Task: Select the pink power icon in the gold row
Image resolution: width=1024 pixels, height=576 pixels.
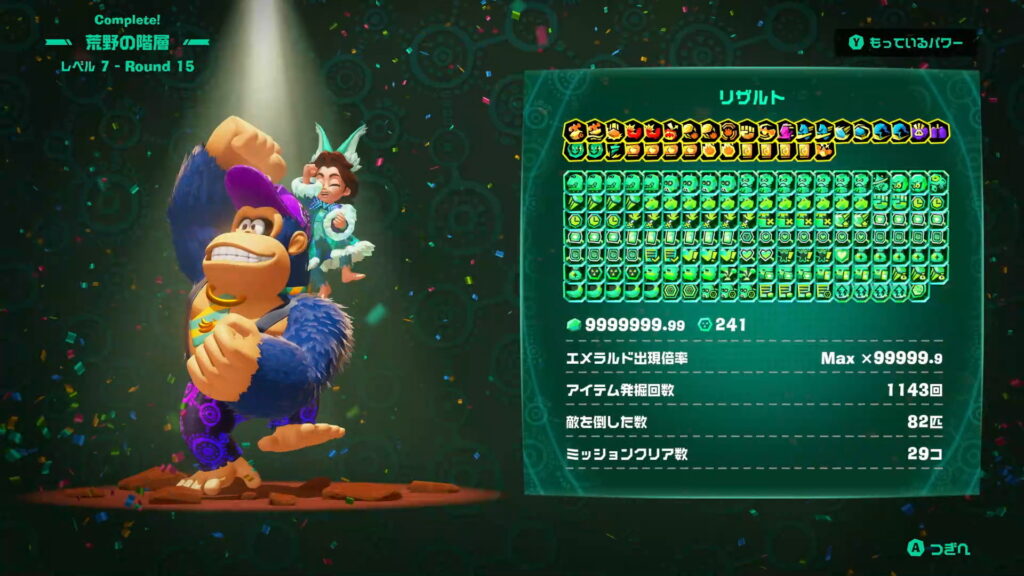Action: [x=785, y=131]
